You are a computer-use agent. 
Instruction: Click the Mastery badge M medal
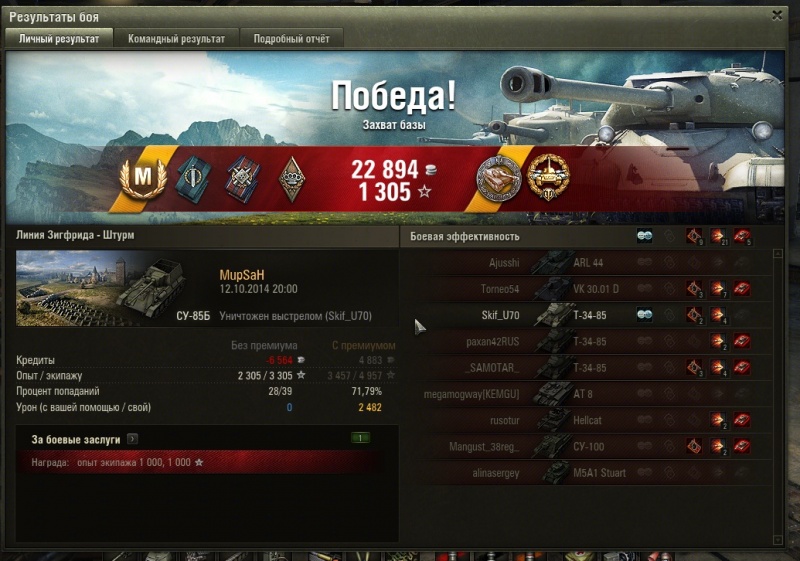point(143,176)
